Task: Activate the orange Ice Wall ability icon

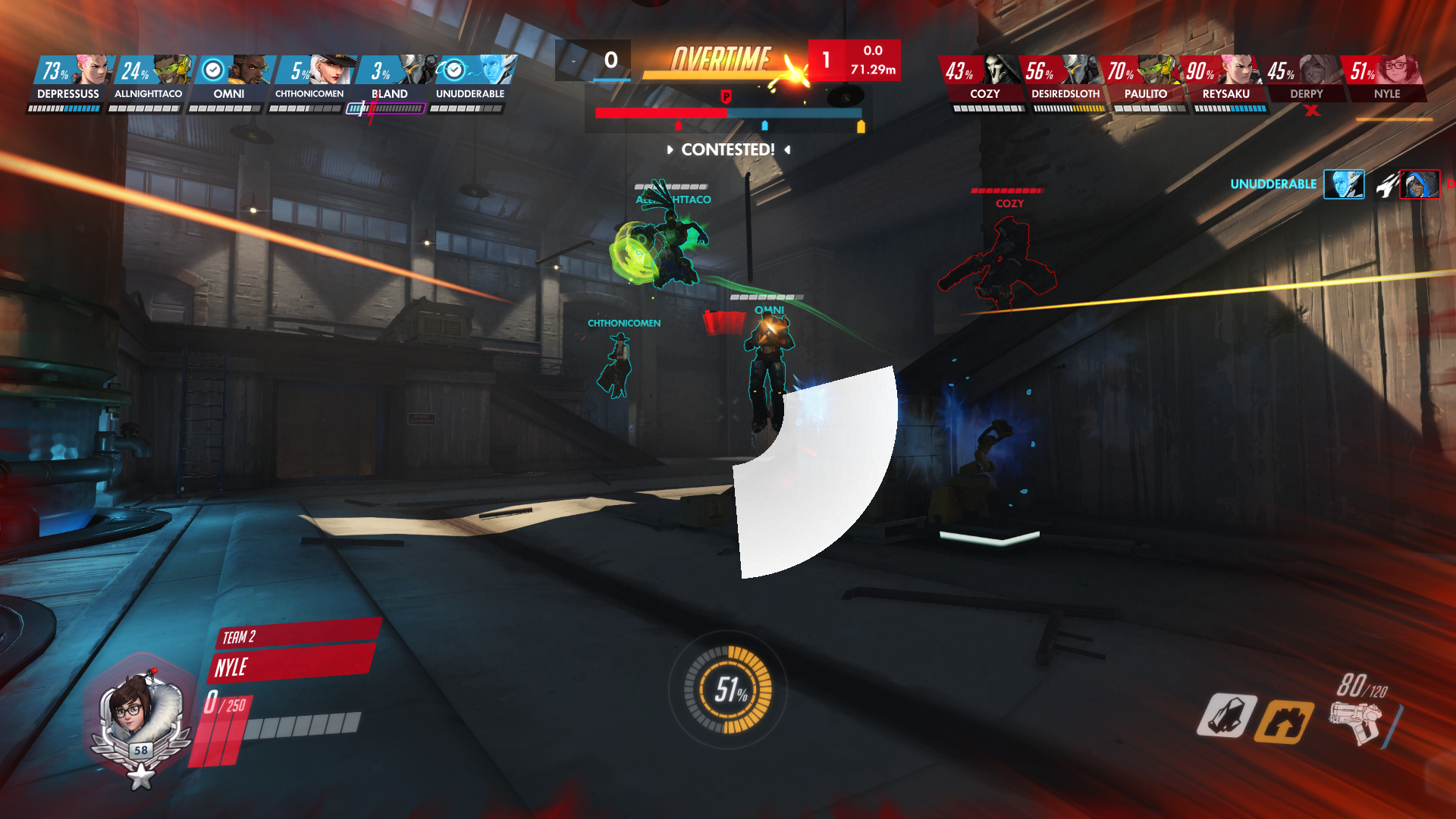Action: click(1283, 721)
